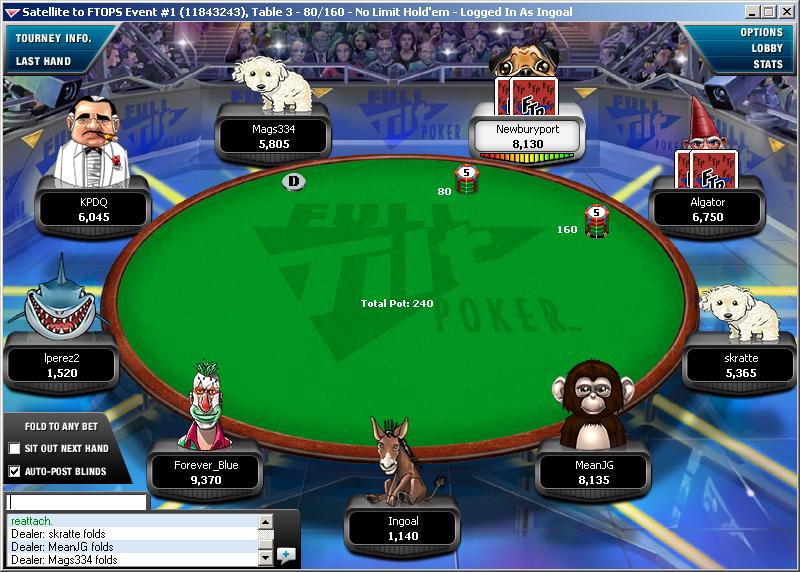Return to the Lobby
This screenshot has width=800, height=572.
click(x=767, y=48)
